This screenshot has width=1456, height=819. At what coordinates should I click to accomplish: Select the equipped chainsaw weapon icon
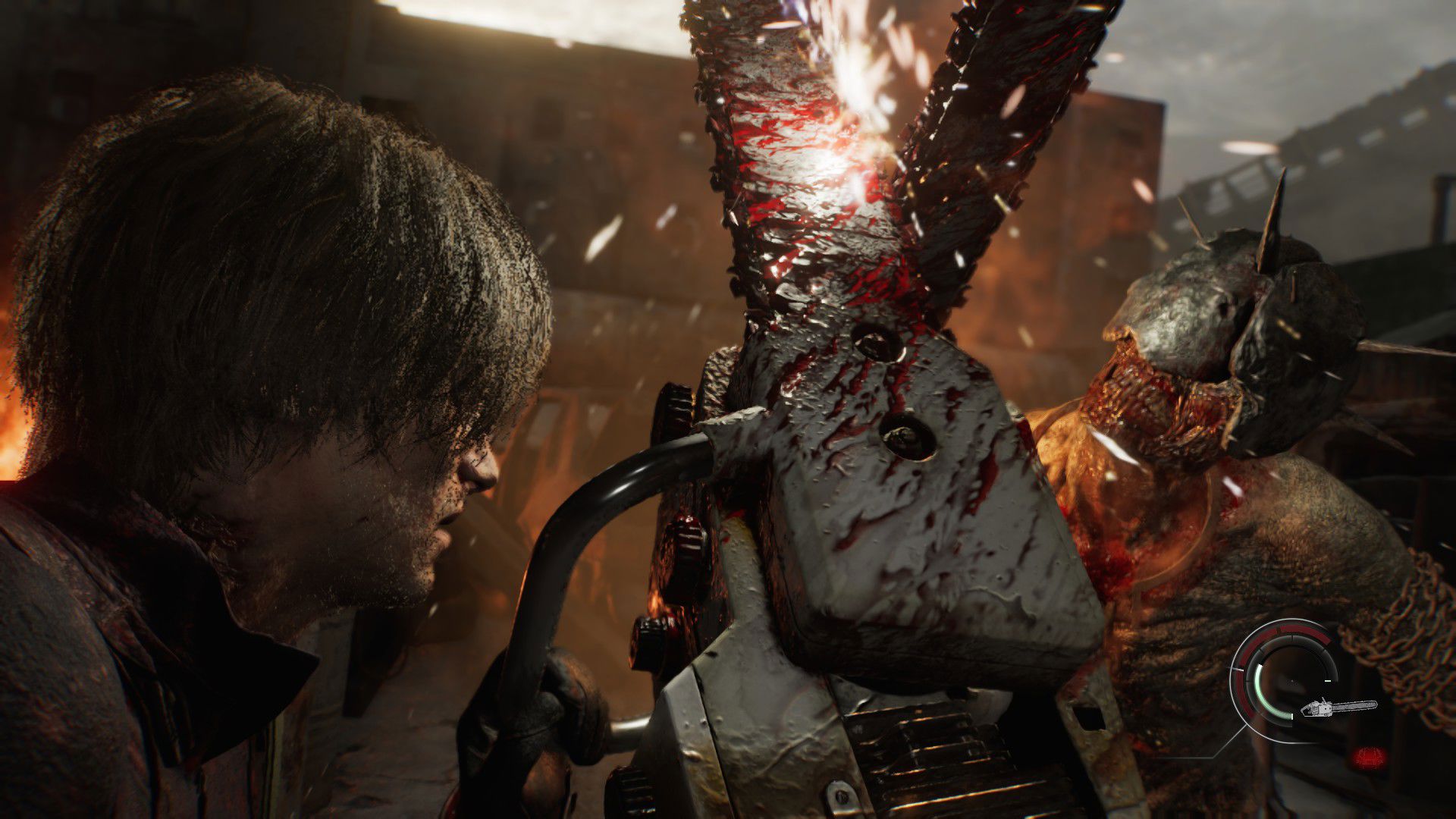[x=1338, y=708]
